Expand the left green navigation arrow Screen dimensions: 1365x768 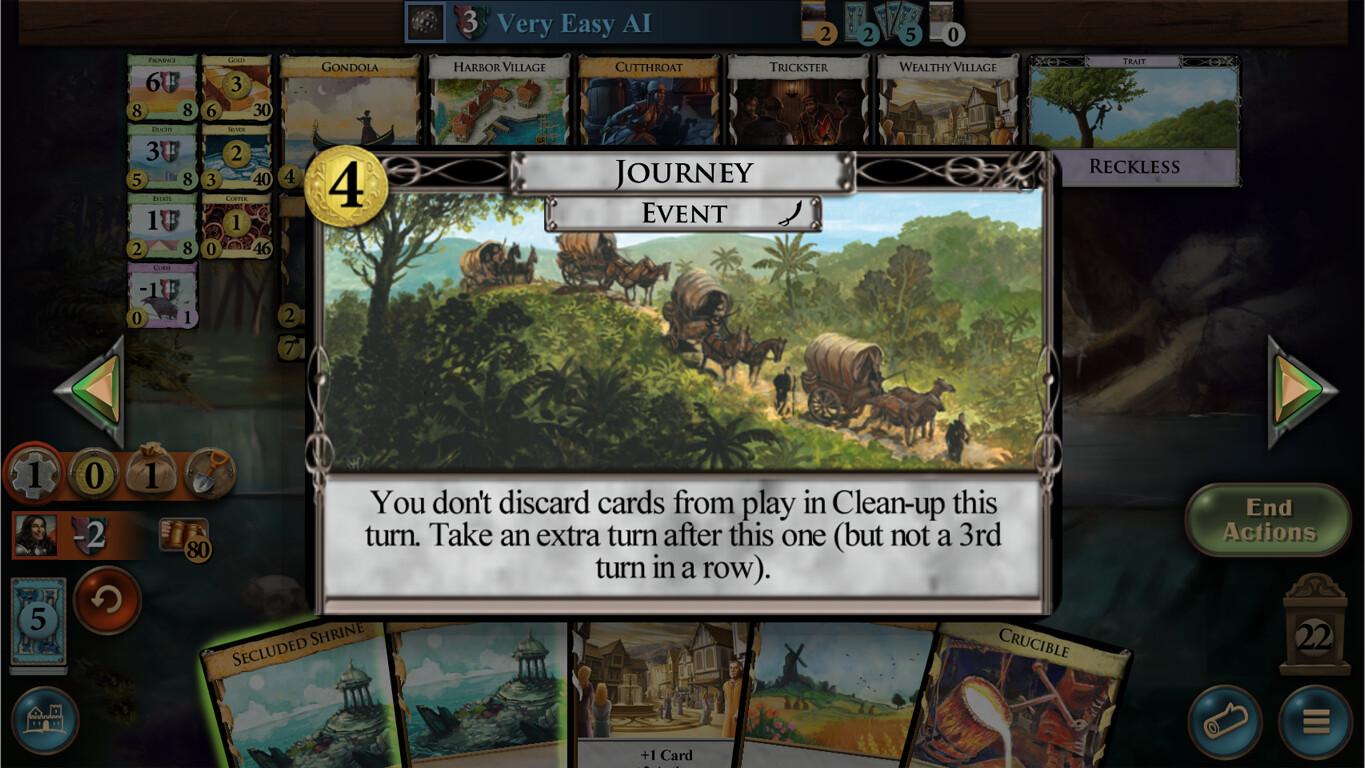coord(93,390)
